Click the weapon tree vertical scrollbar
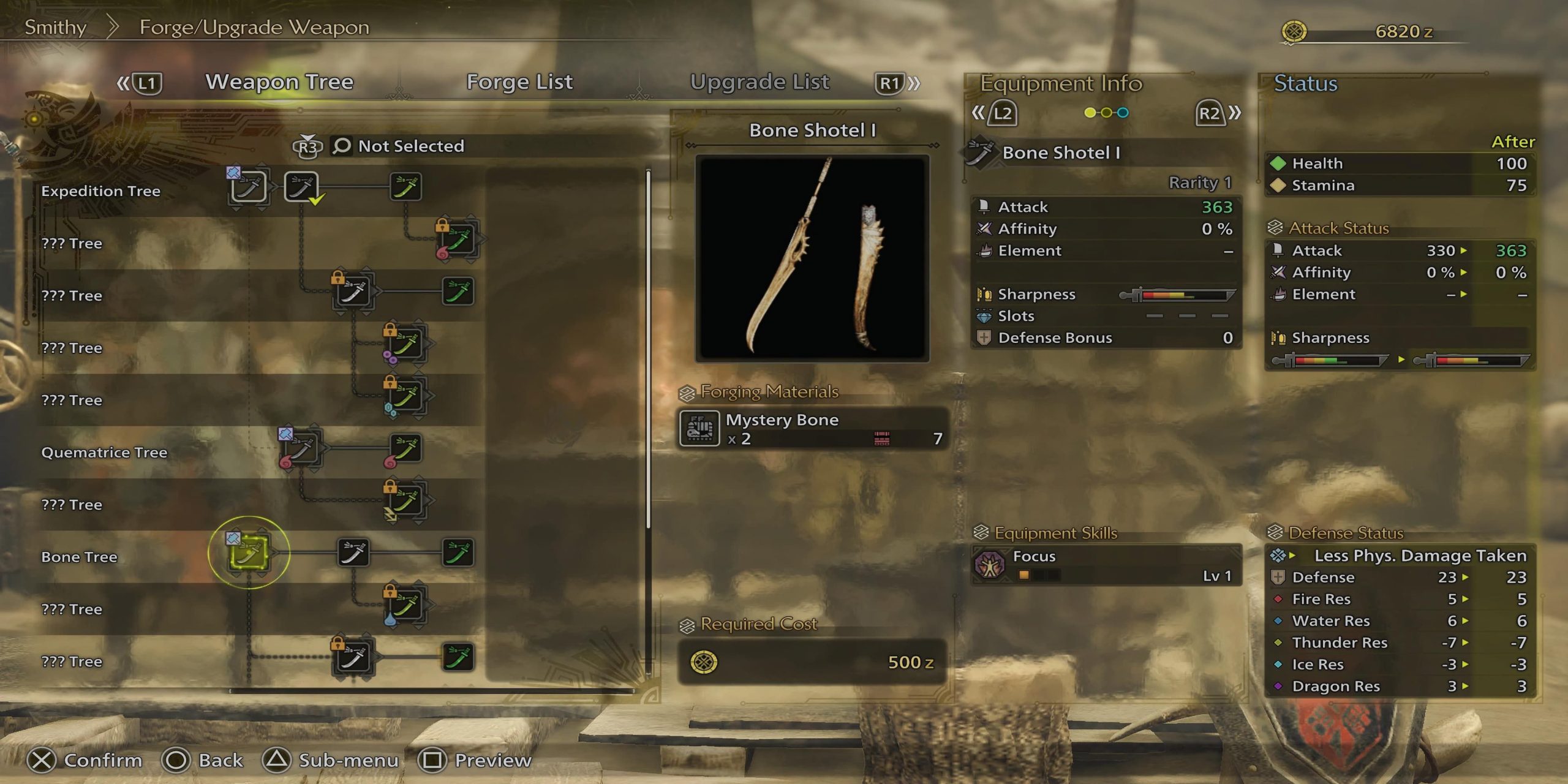 coord(648,349)
